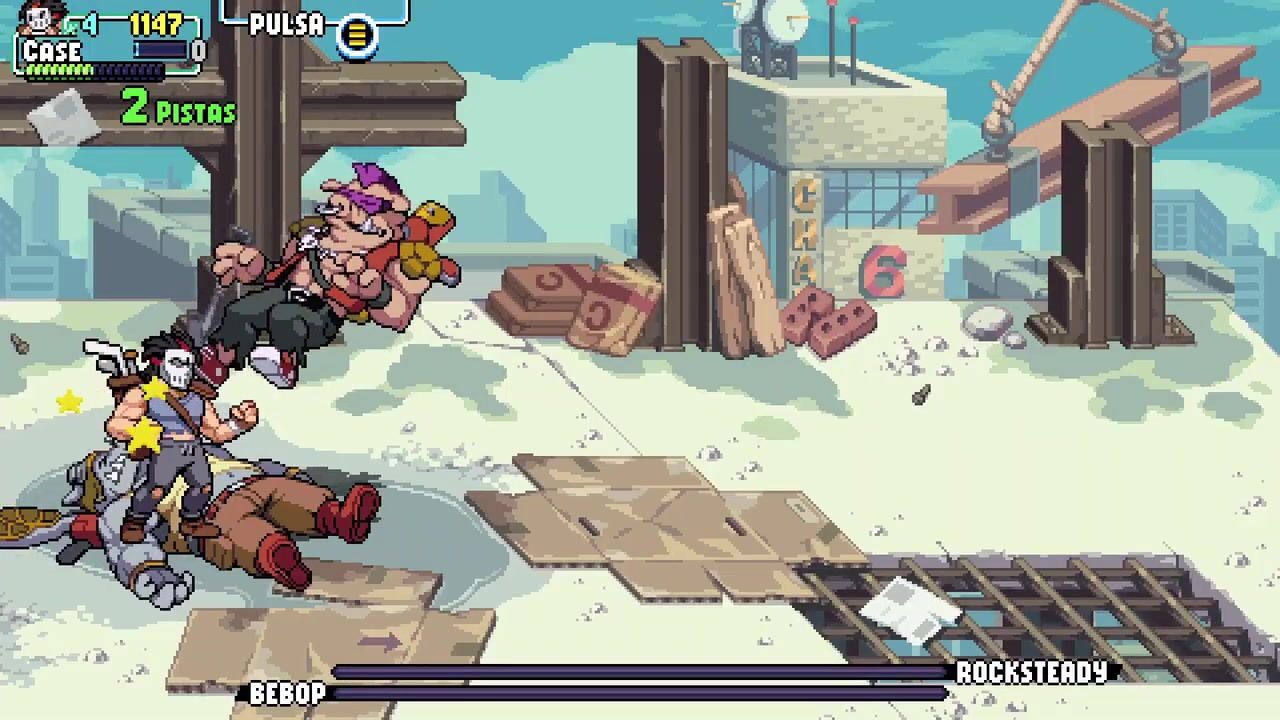Select the 2 Pistas clue tracker
The image size is (1280, 720).
click(x=178, y=107)
